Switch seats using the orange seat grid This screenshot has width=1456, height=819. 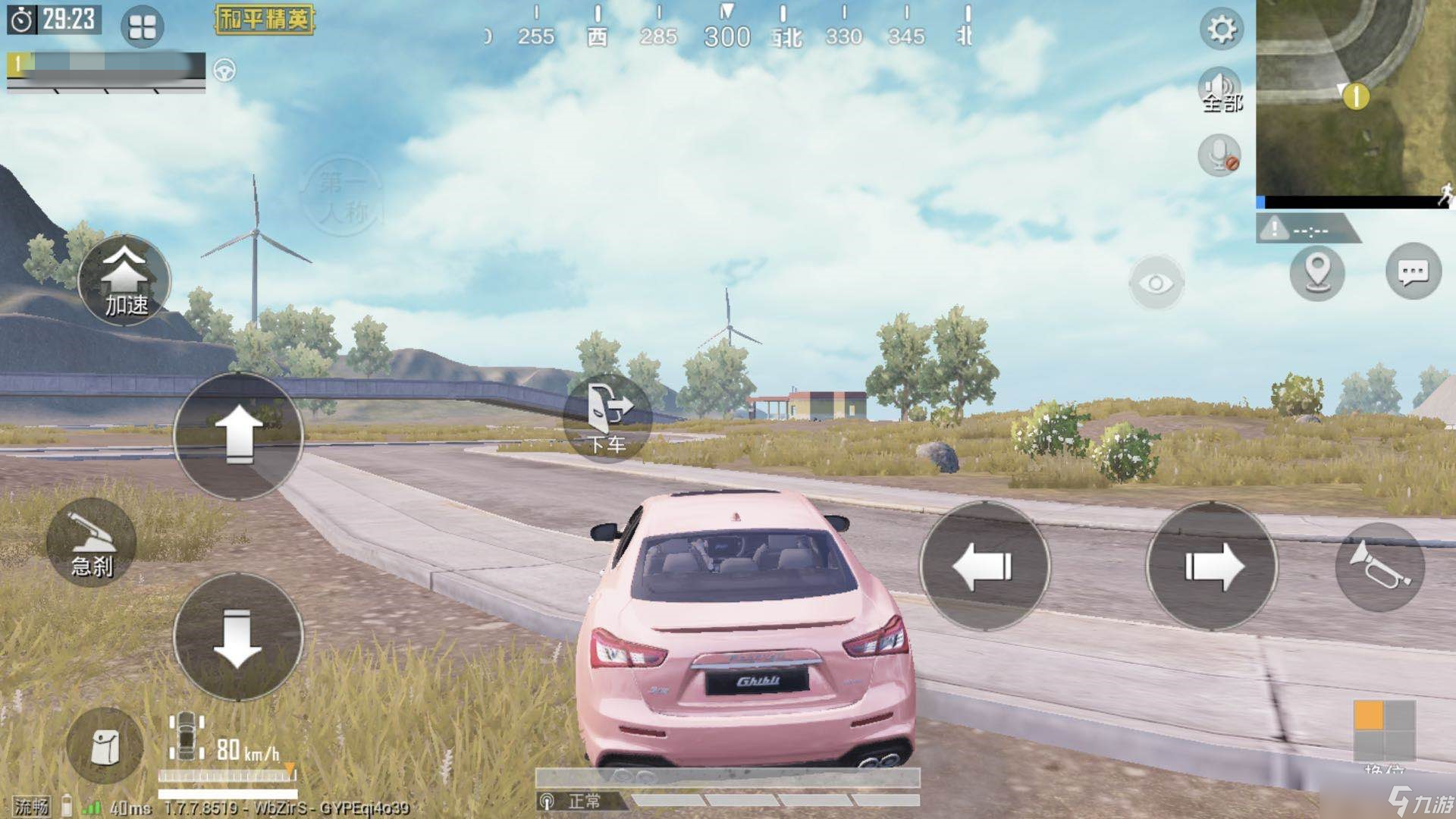click(1384, 730)
